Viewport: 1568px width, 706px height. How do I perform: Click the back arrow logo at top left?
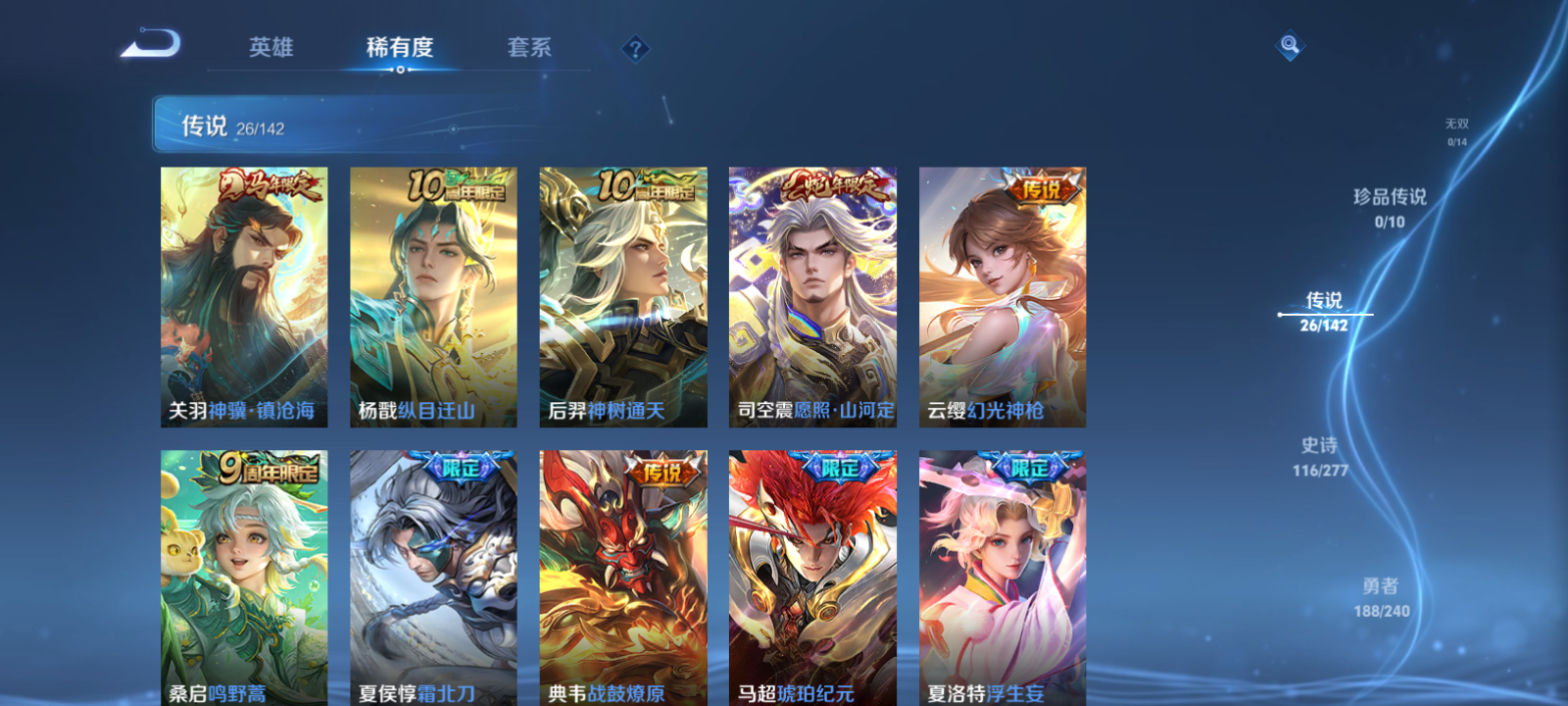tap(152, 44)
